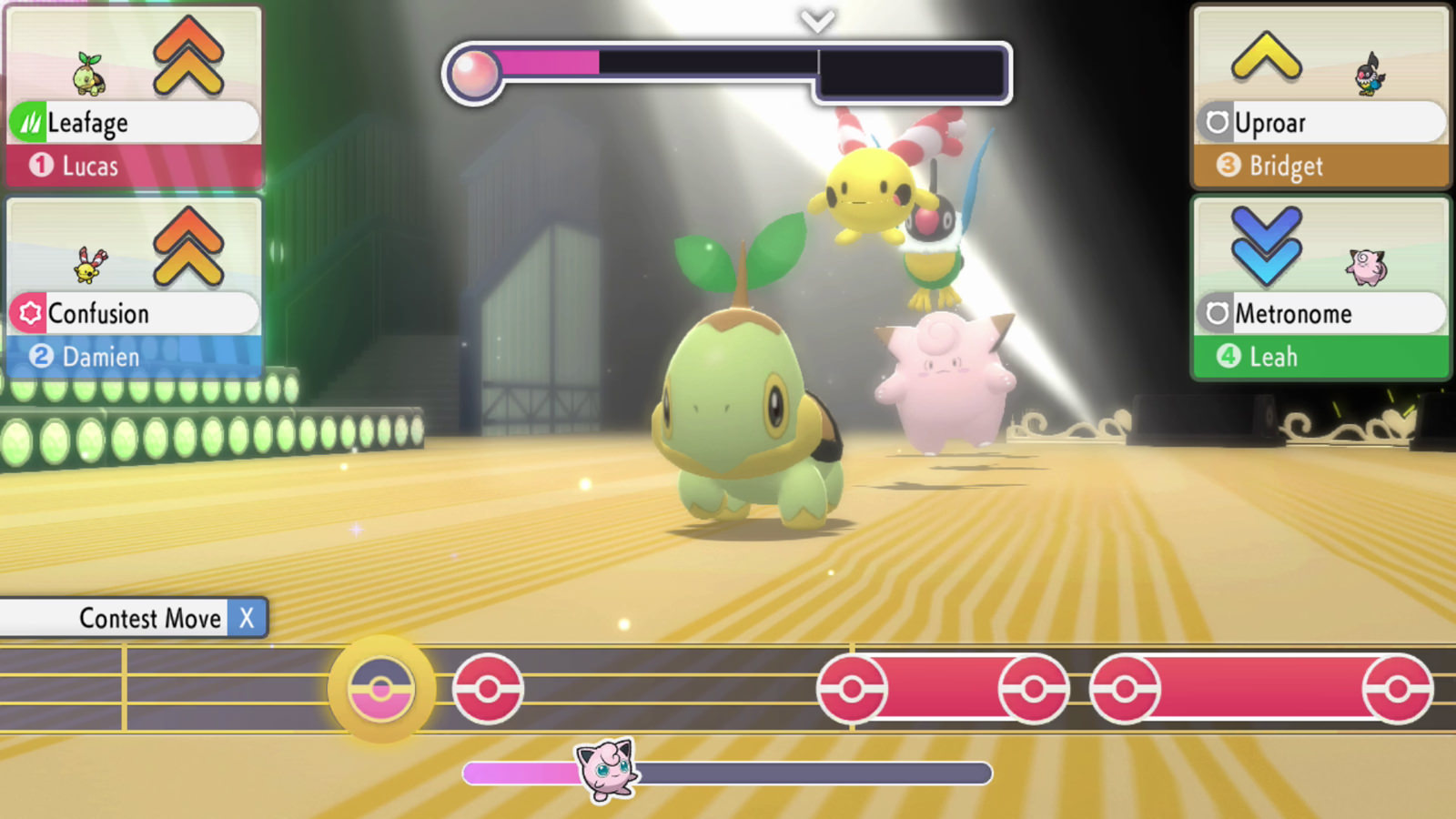Select the Cherubi icon on Damien's panel
Screen dimensions: 1456x819
pyautogui.click(x=92, y=266)
